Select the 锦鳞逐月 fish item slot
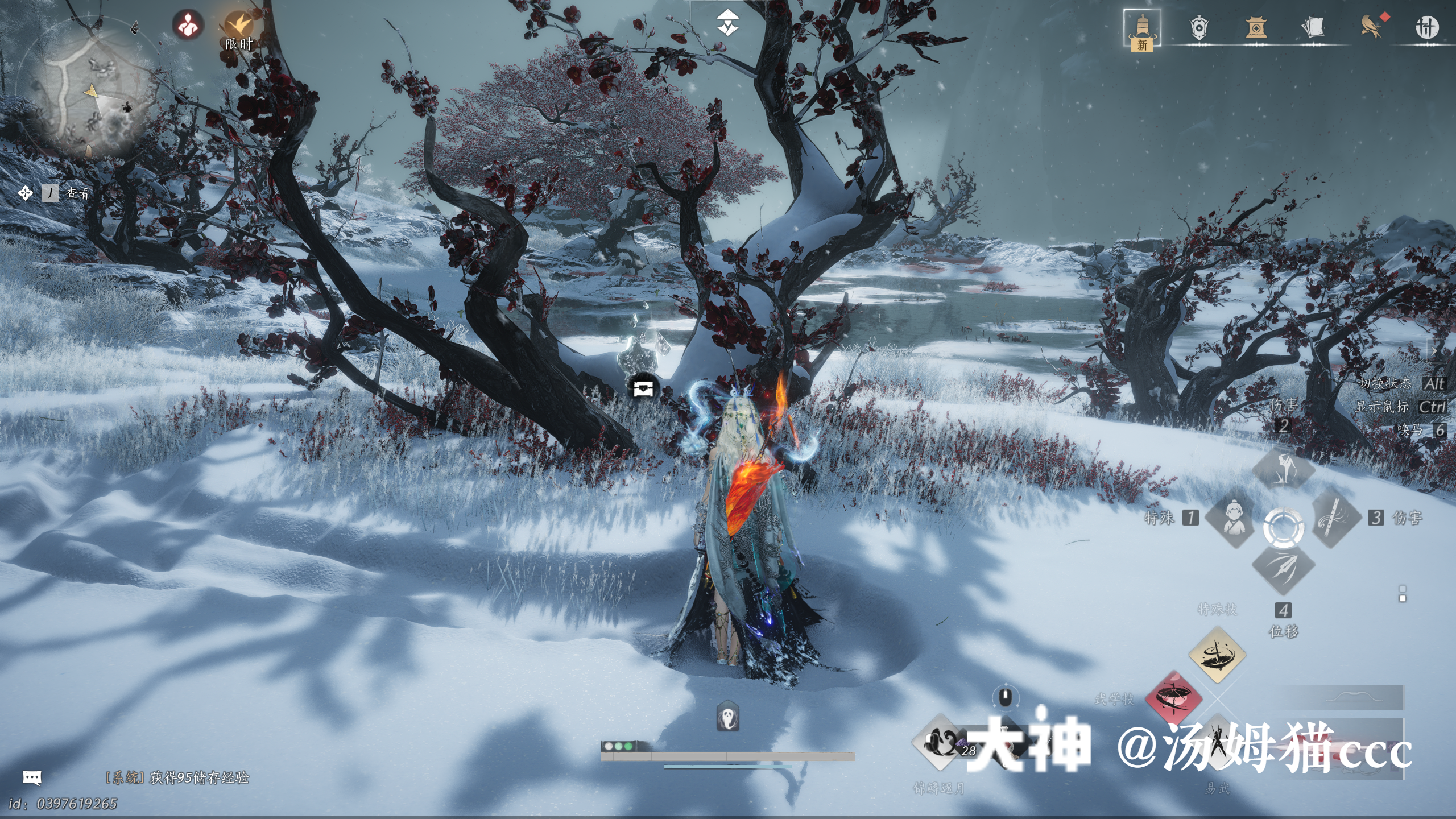This screenshot has width=1456, height=819. coord(940,743)
